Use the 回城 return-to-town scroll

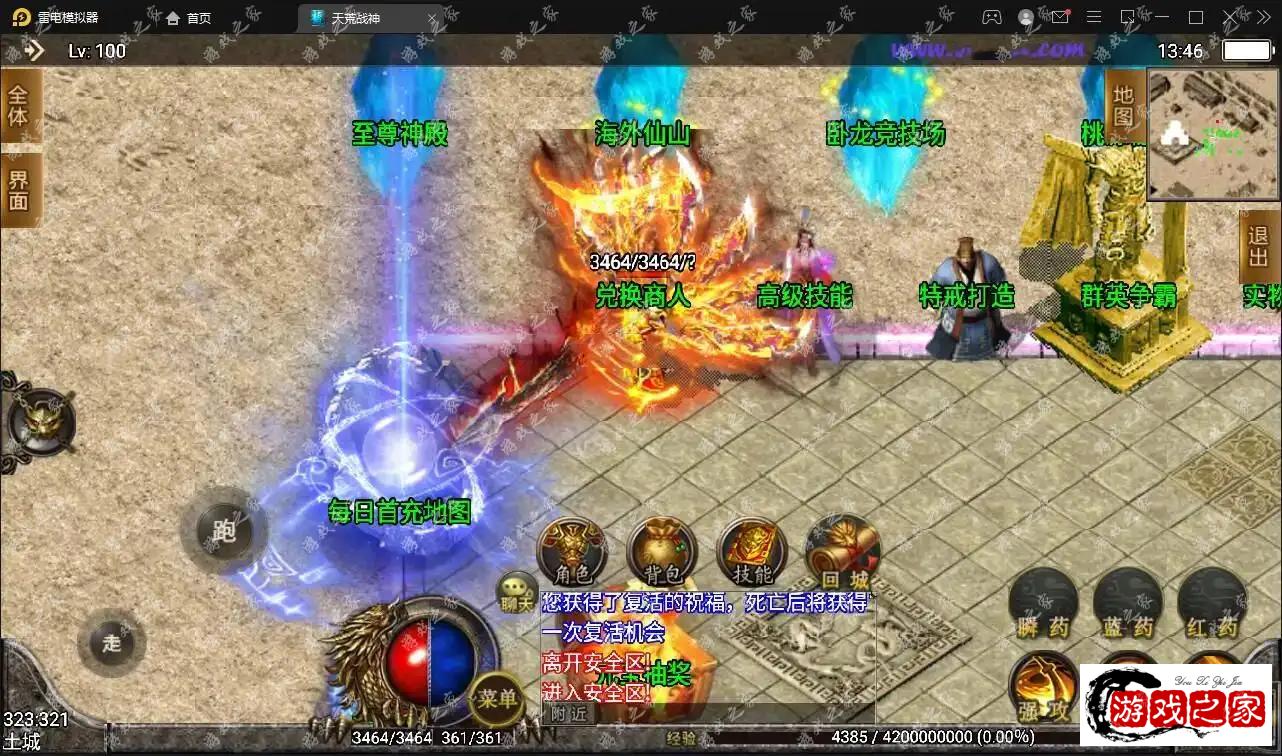coord(842,553)
